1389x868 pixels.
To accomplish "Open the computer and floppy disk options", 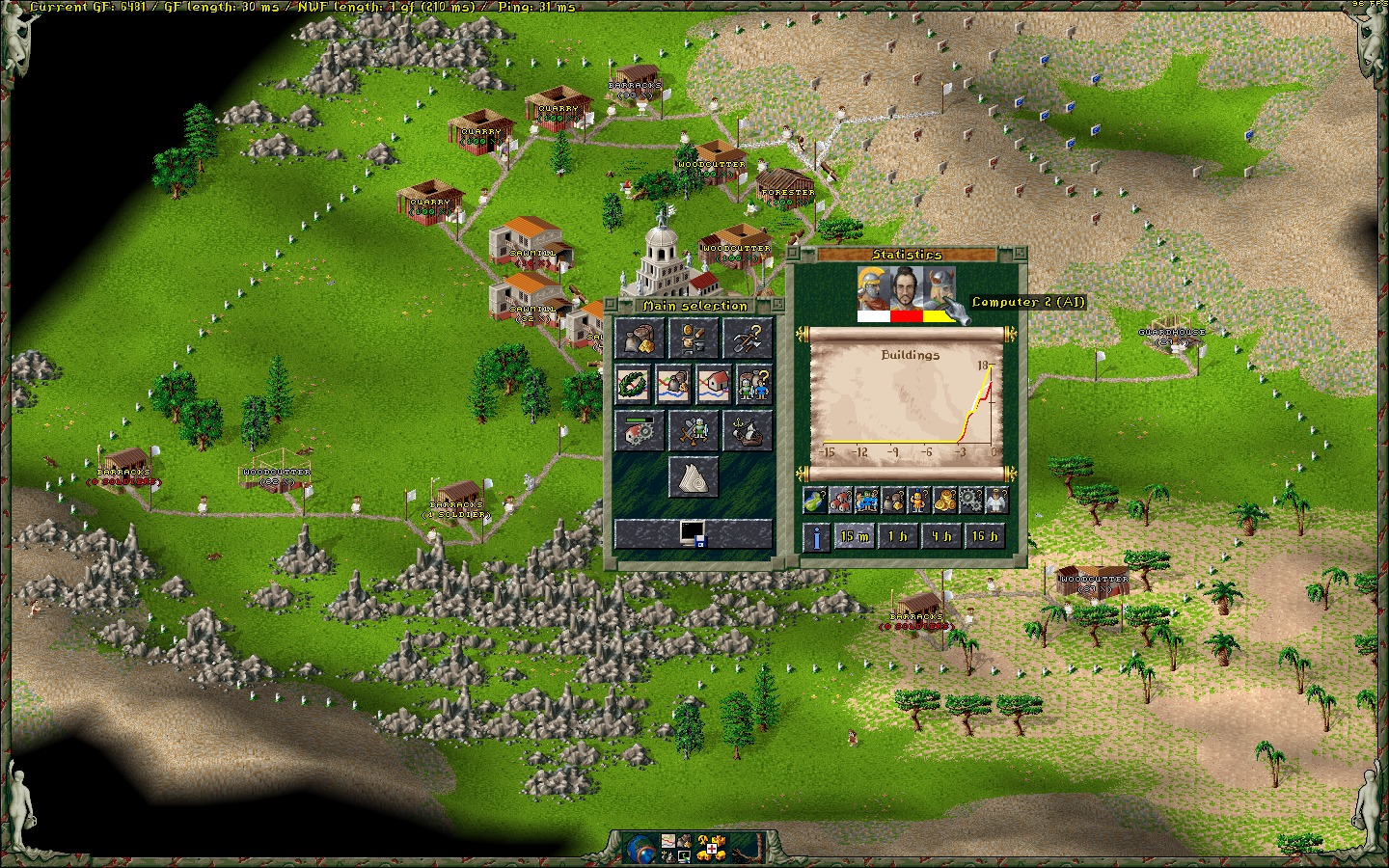I will [693, 533].
